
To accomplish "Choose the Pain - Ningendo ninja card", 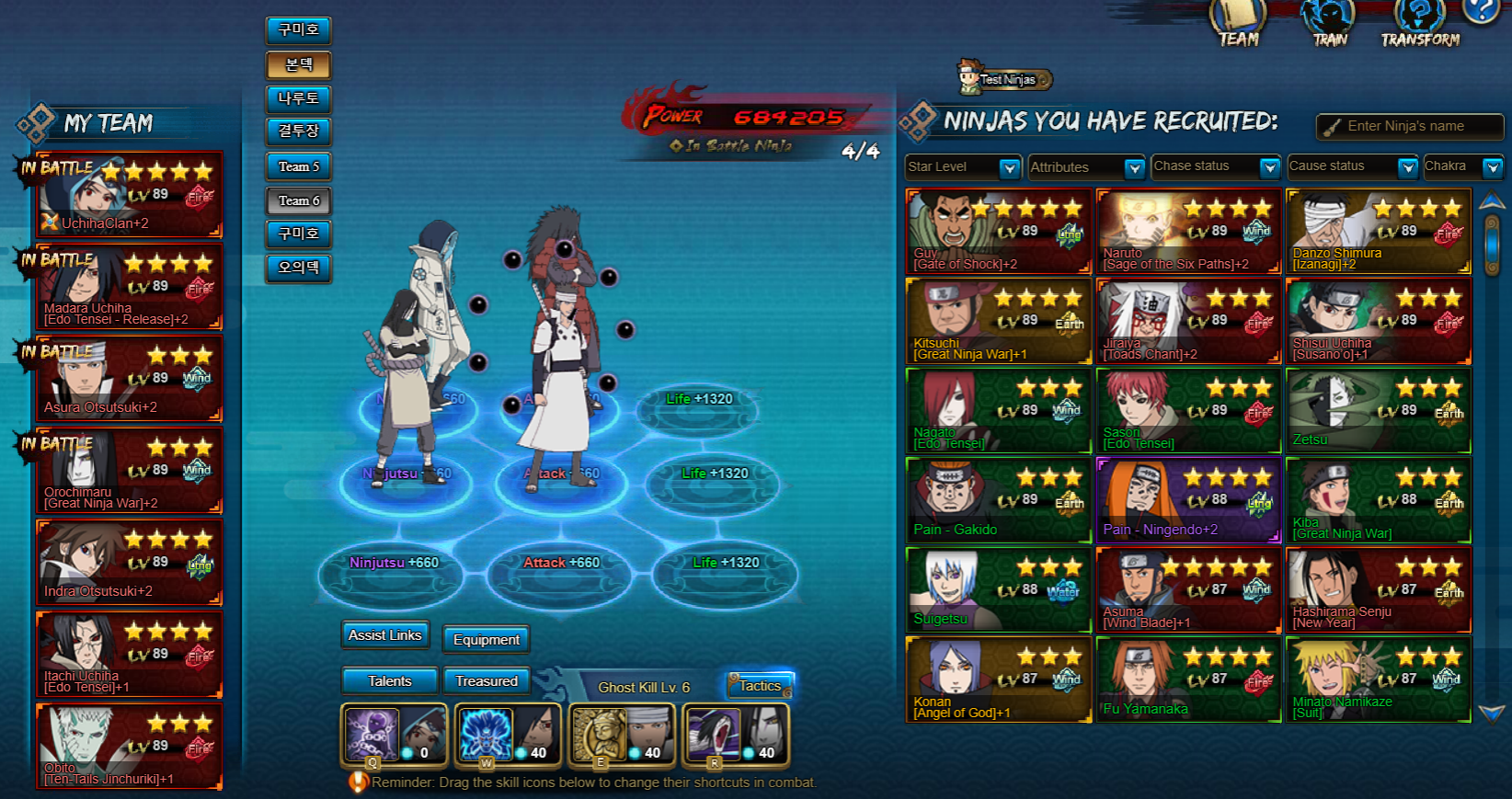I will pyautogui.click(x=1187, y=501).
